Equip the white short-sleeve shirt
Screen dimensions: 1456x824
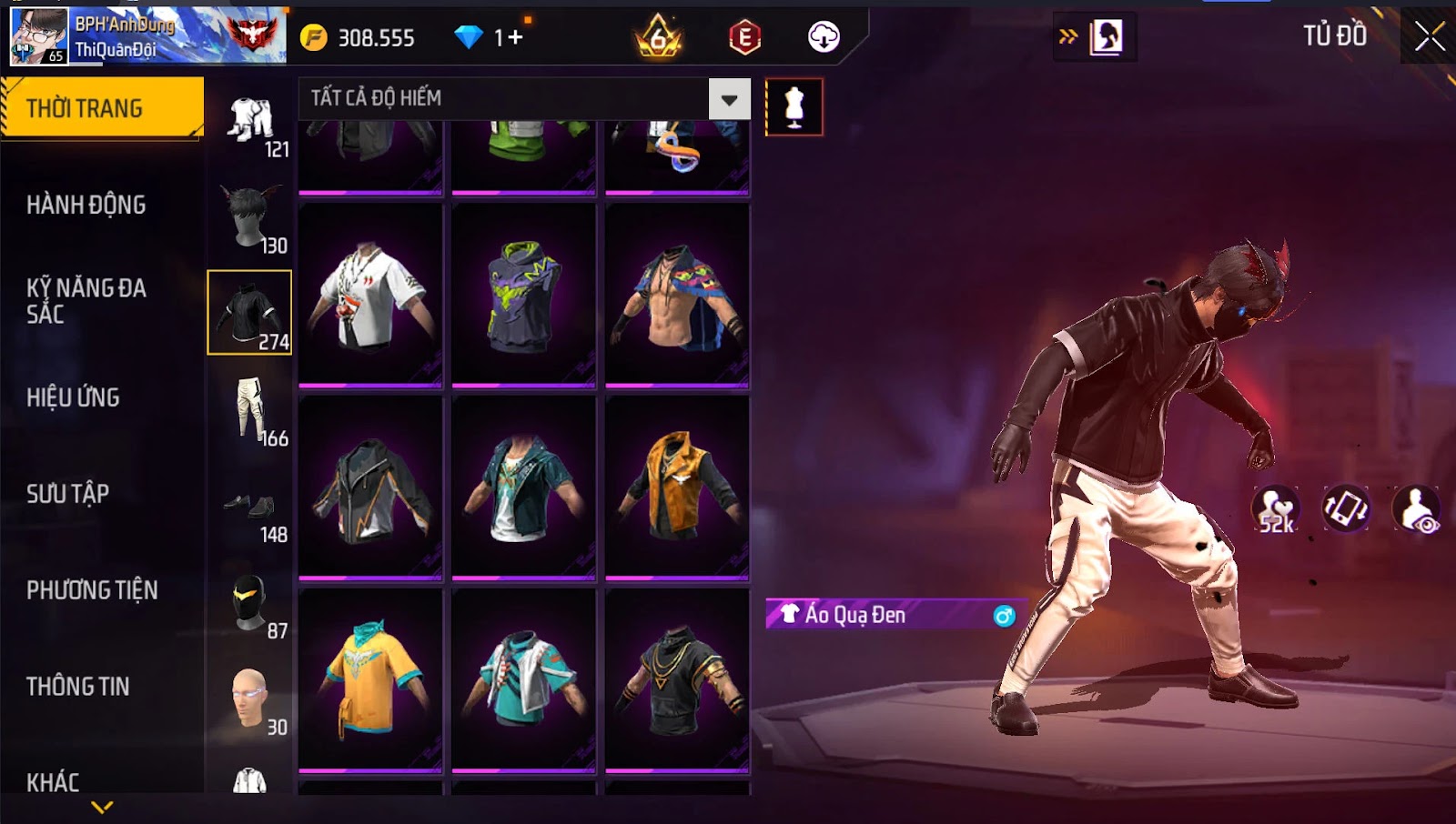click(x=370, y=295)
